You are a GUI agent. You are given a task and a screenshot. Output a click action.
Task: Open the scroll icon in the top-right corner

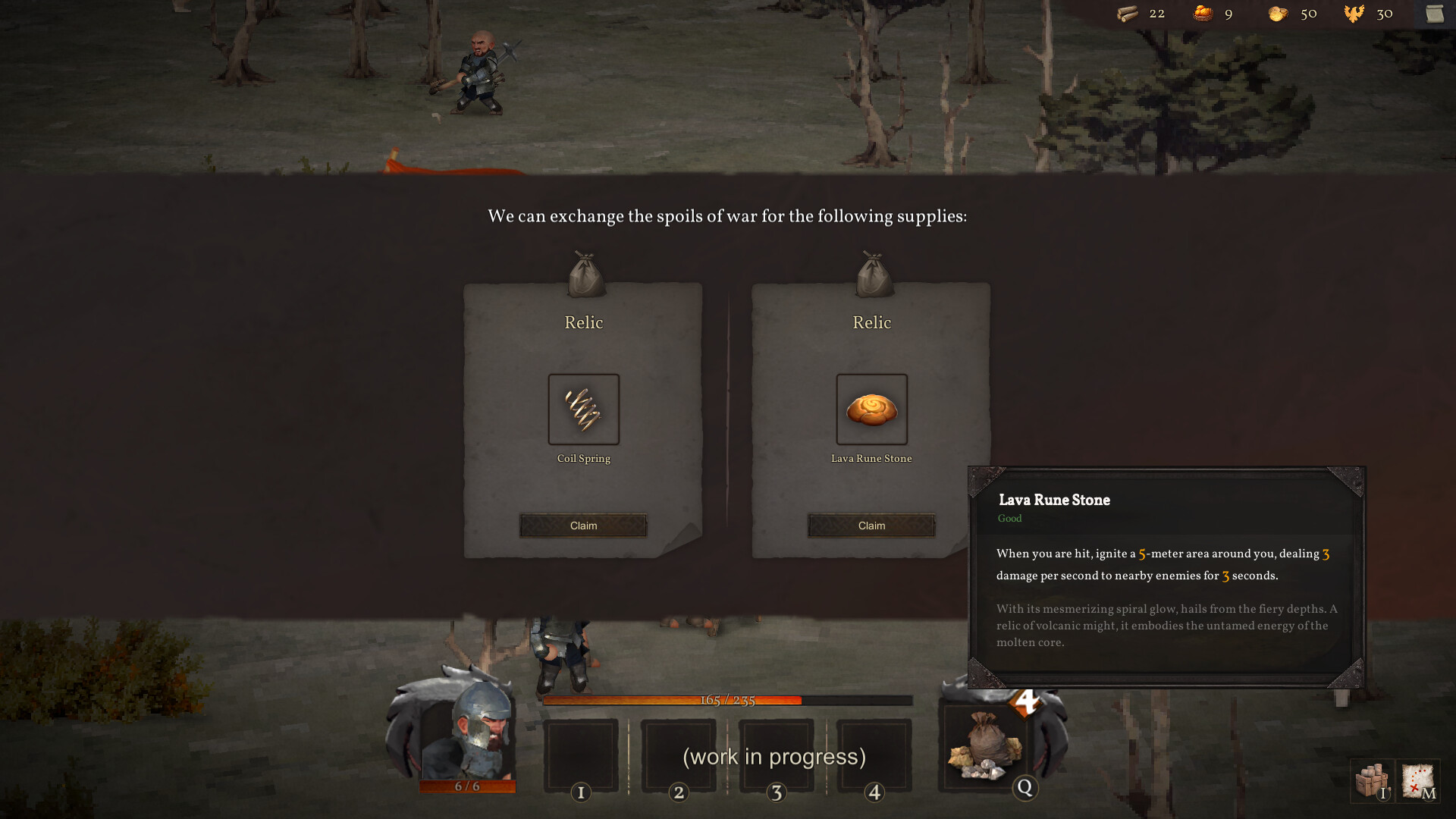point(1436,13)
